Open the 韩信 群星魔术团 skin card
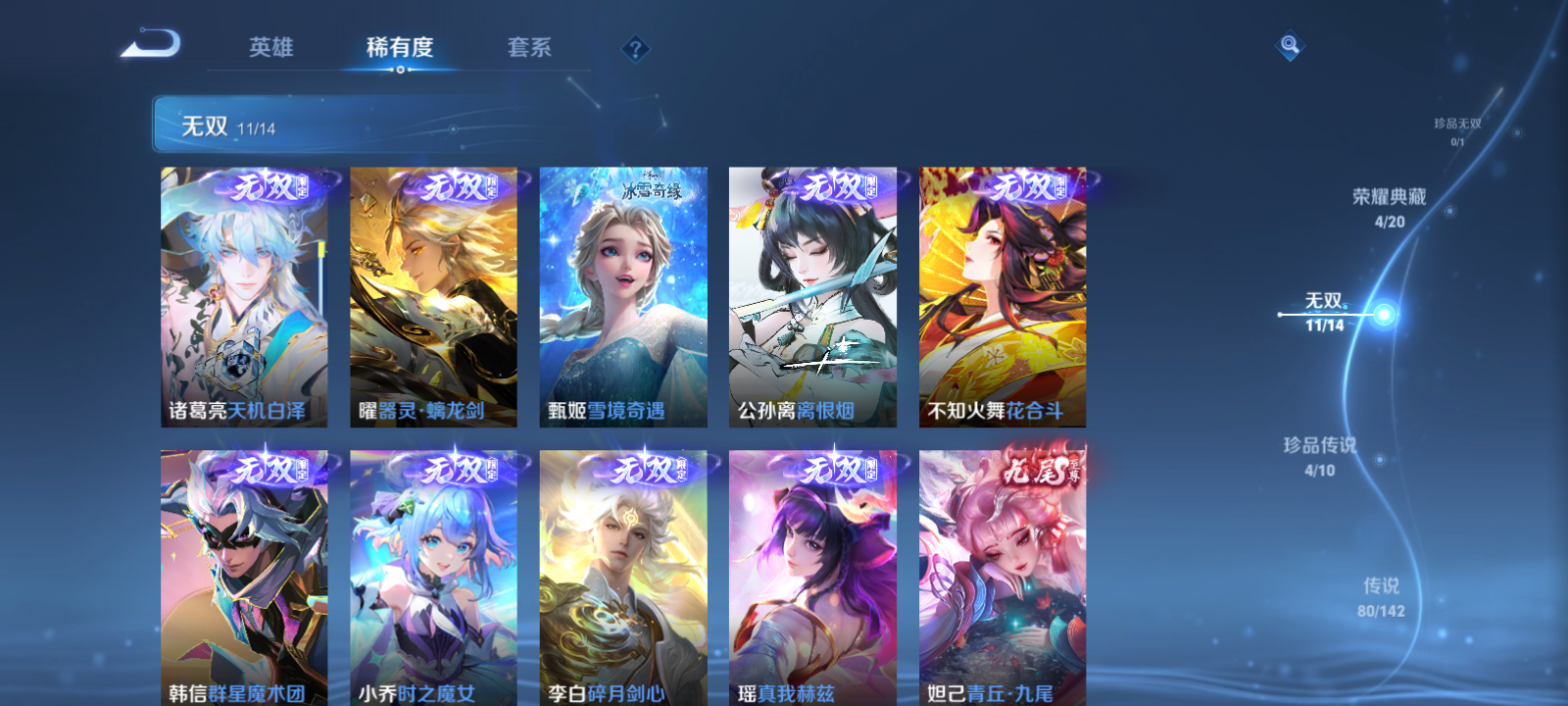Image resolution: width=1568 pixels, height=706 pixels. [x=243, y=579]
